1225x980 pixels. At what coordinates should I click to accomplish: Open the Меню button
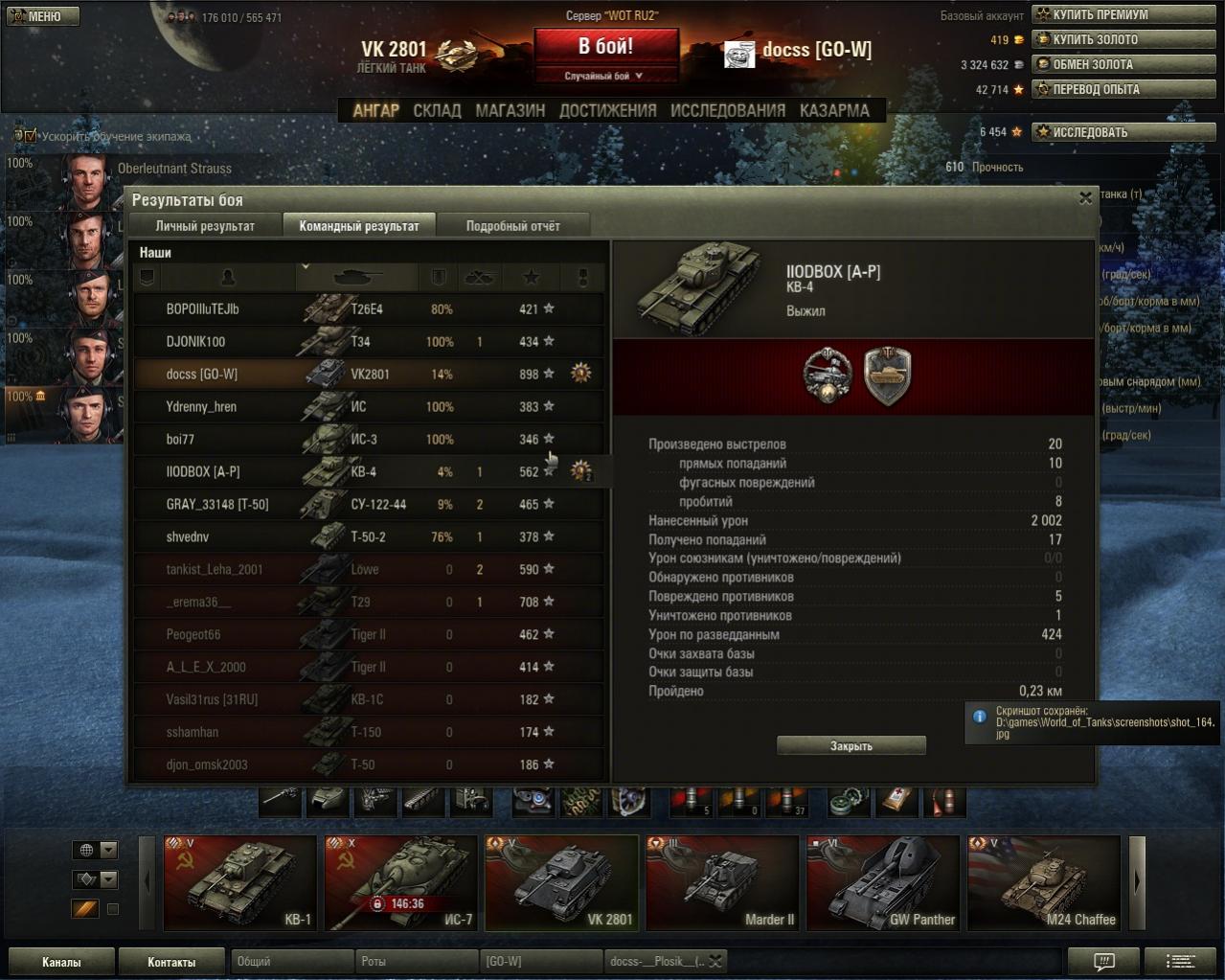pyautogui.click(x=42, y=16)
